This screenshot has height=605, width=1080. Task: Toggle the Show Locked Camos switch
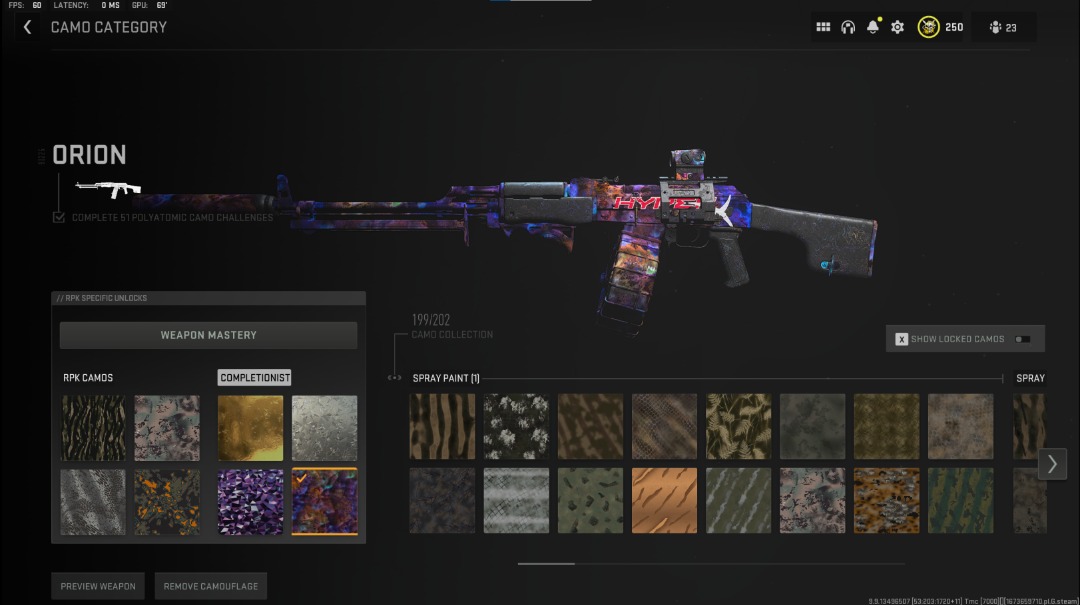[1021, 339]
